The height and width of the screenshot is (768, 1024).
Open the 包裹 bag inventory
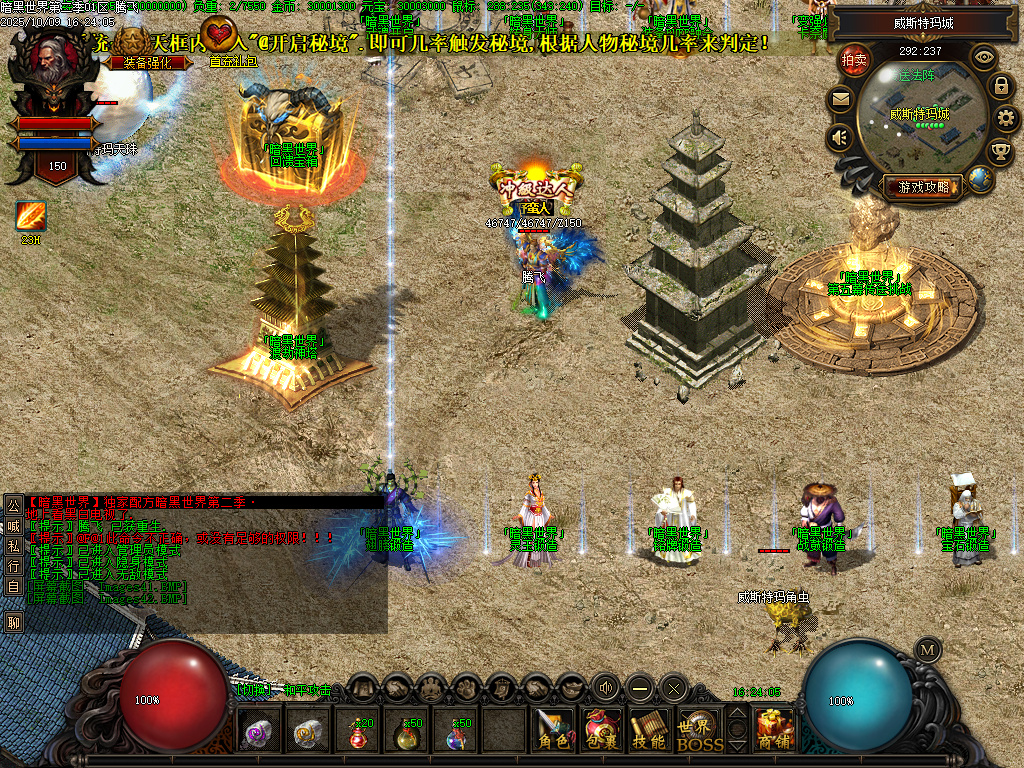point(601,731)
